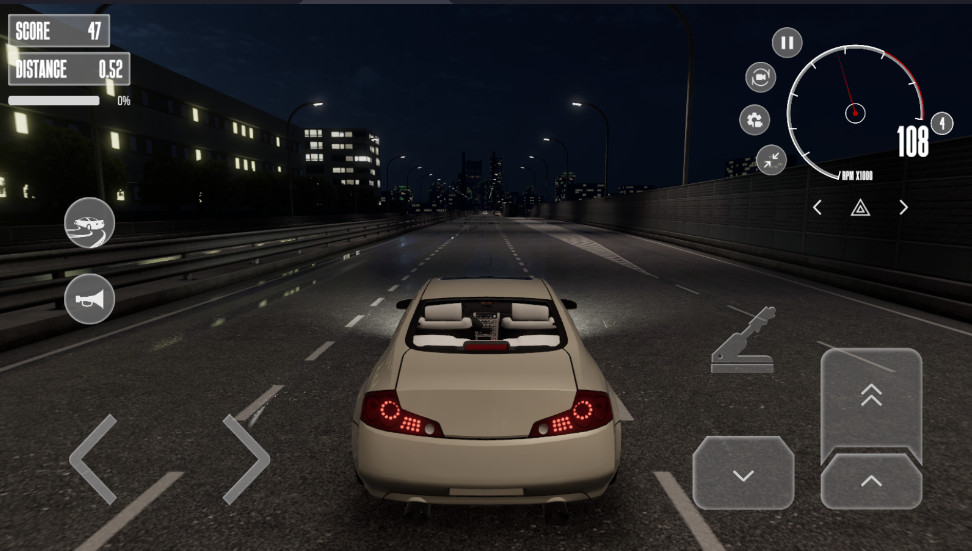Toggle the drift mode car icon
972x551 pixels.
[x=90, y=223]
